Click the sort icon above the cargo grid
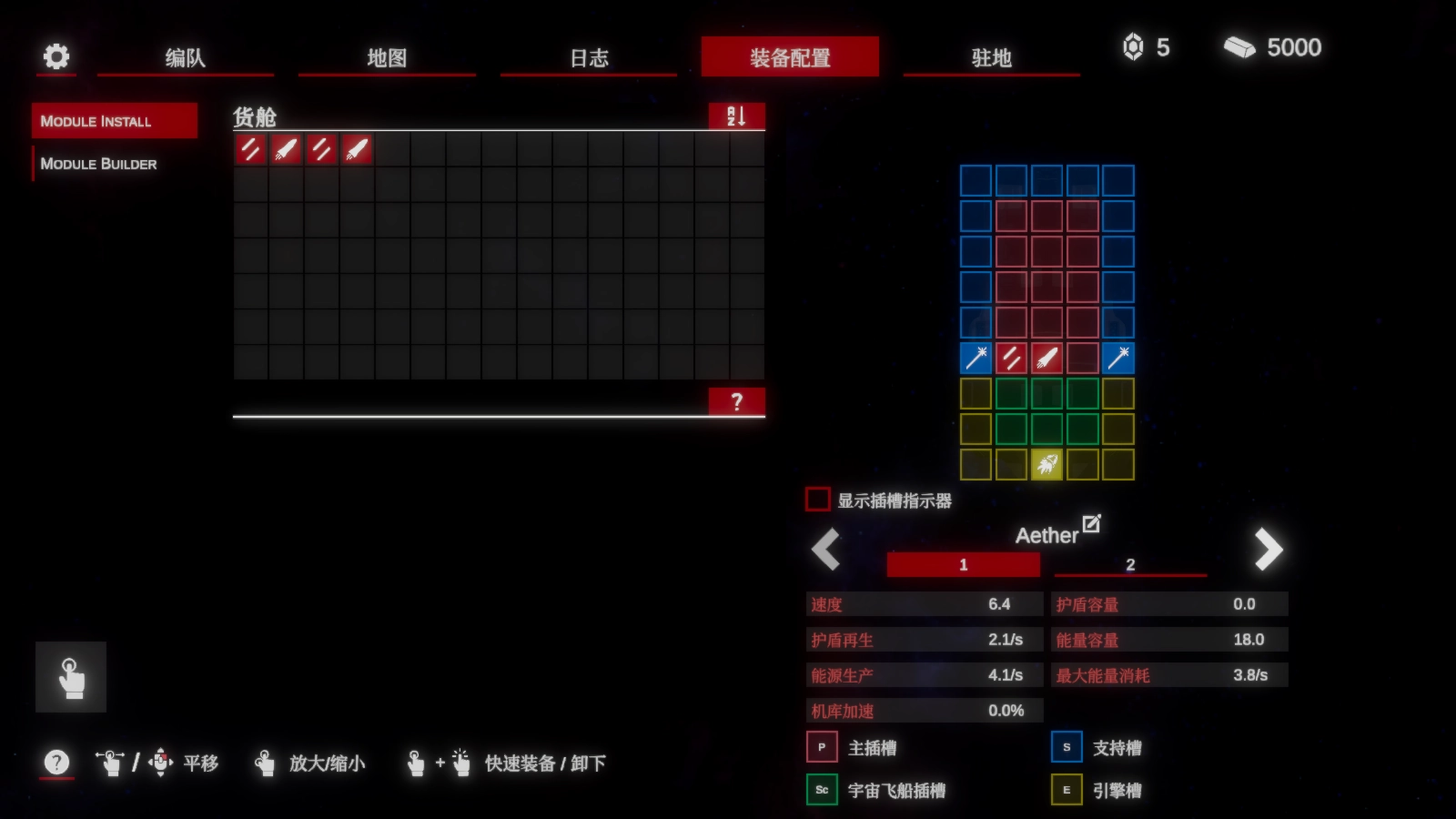Viewport: 1456px width, 819px height. (x=735, y=116)
